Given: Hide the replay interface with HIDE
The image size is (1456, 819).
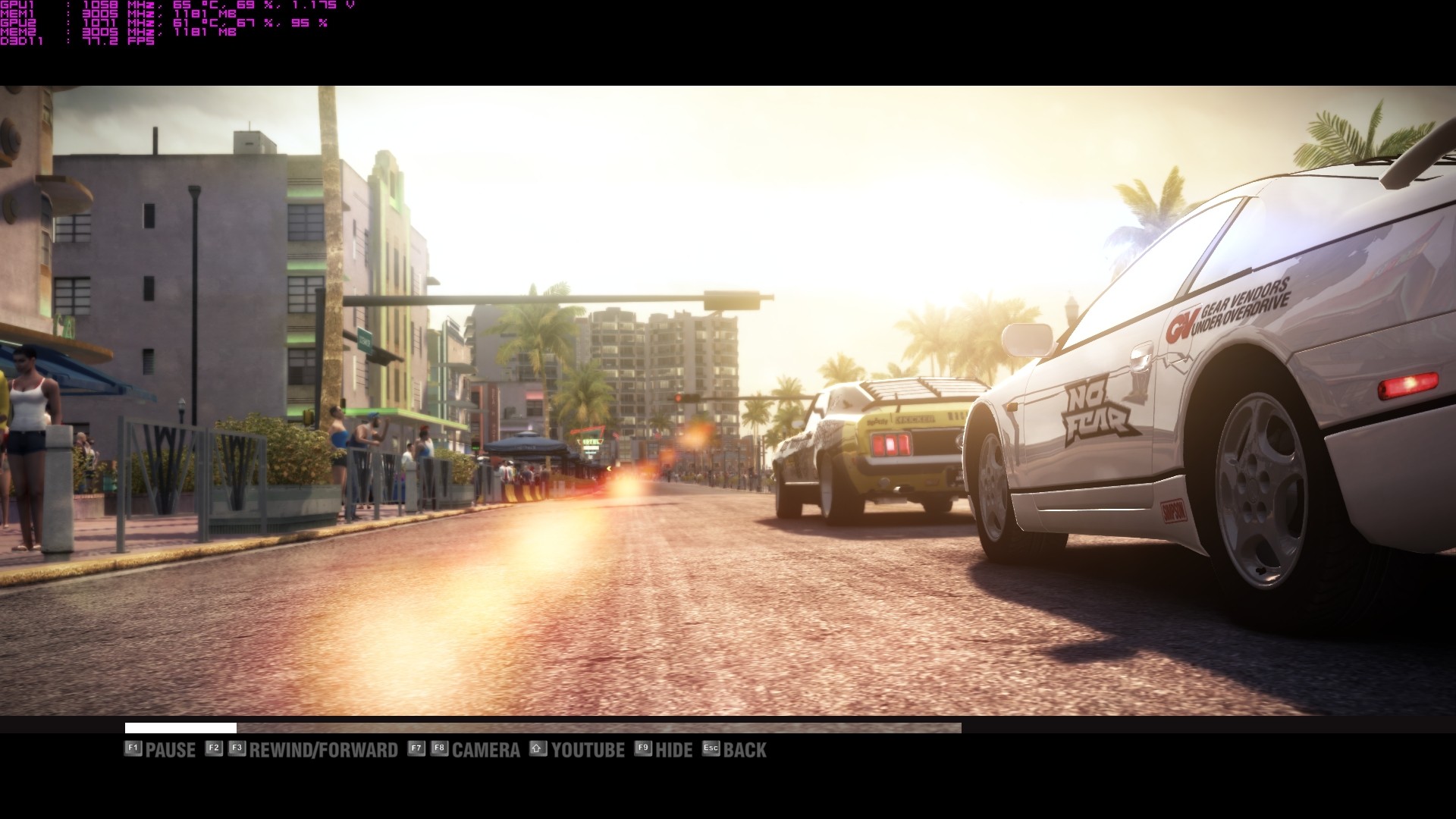Looking at the screenshot, I should pos(673,750).
